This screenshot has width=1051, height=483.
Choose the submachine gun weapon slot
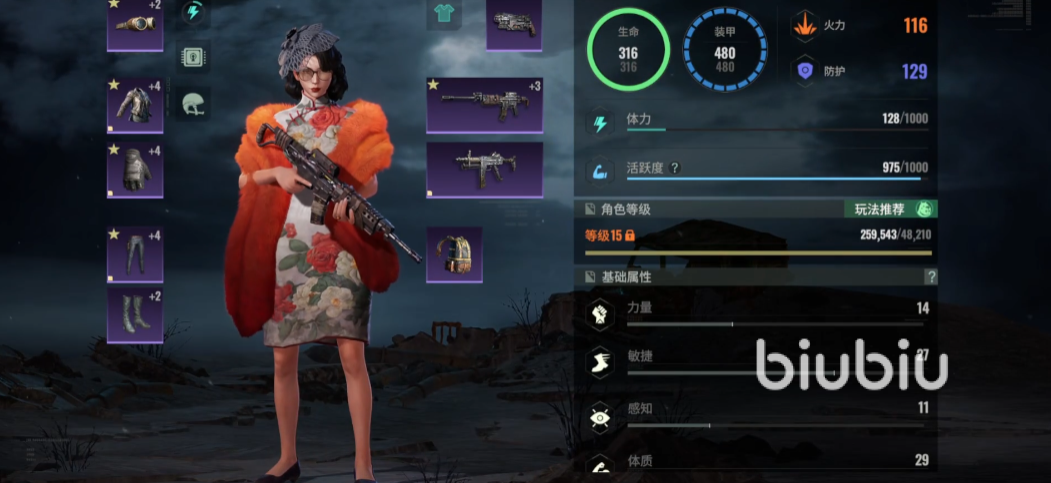pyautogui.click(x=484, y=169)
